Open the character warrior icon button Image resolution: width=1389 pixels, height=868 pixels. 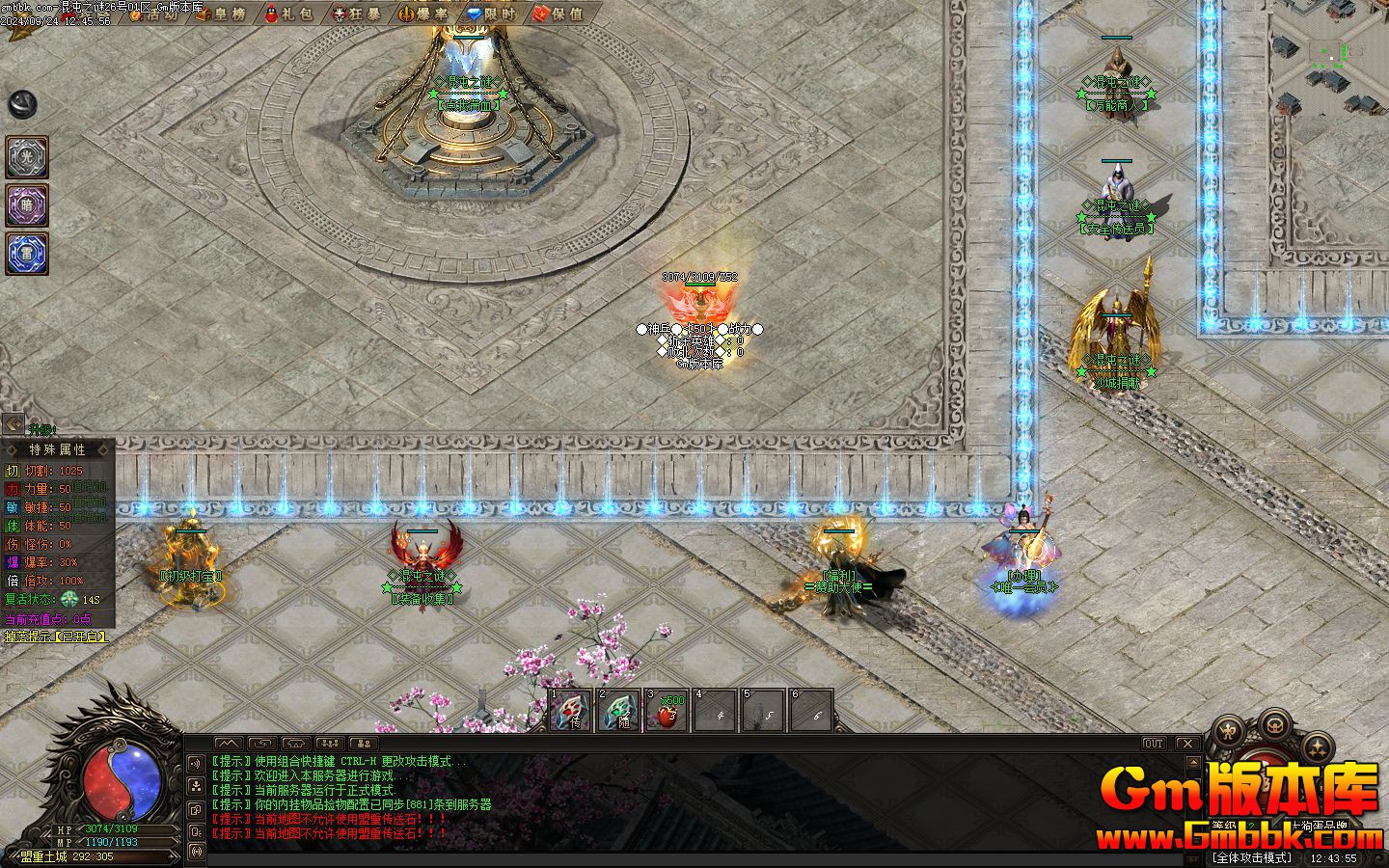coord(1228,732)
